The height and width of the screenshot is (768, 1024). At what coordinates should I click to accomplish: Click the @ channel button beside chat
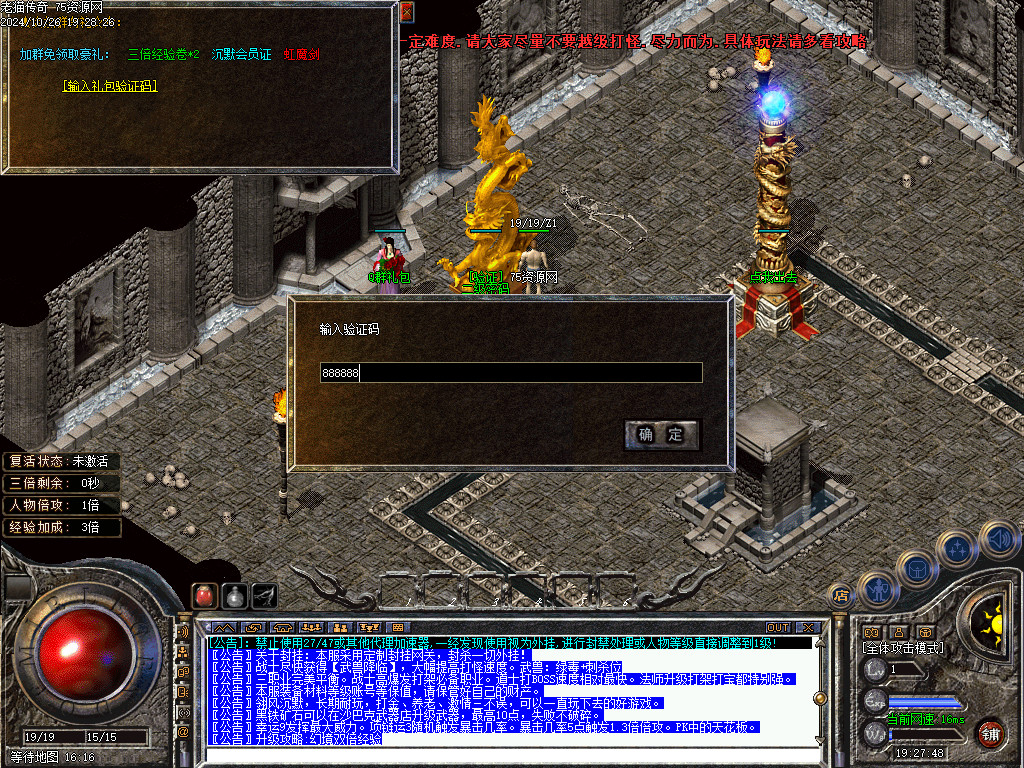[x=183, y=731]
